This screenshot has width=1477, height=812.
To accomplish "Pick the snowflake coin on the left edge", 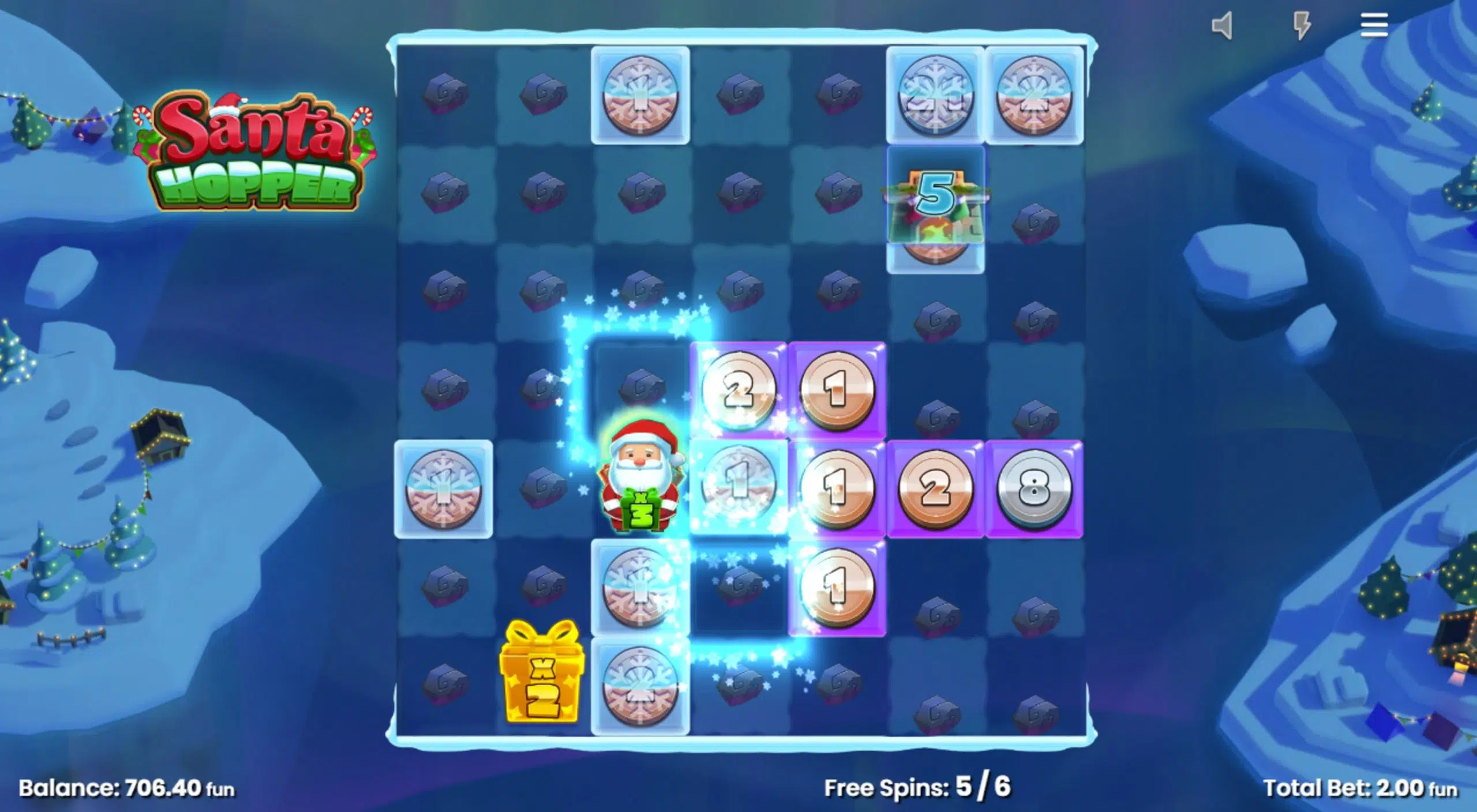I will point(444,490).
